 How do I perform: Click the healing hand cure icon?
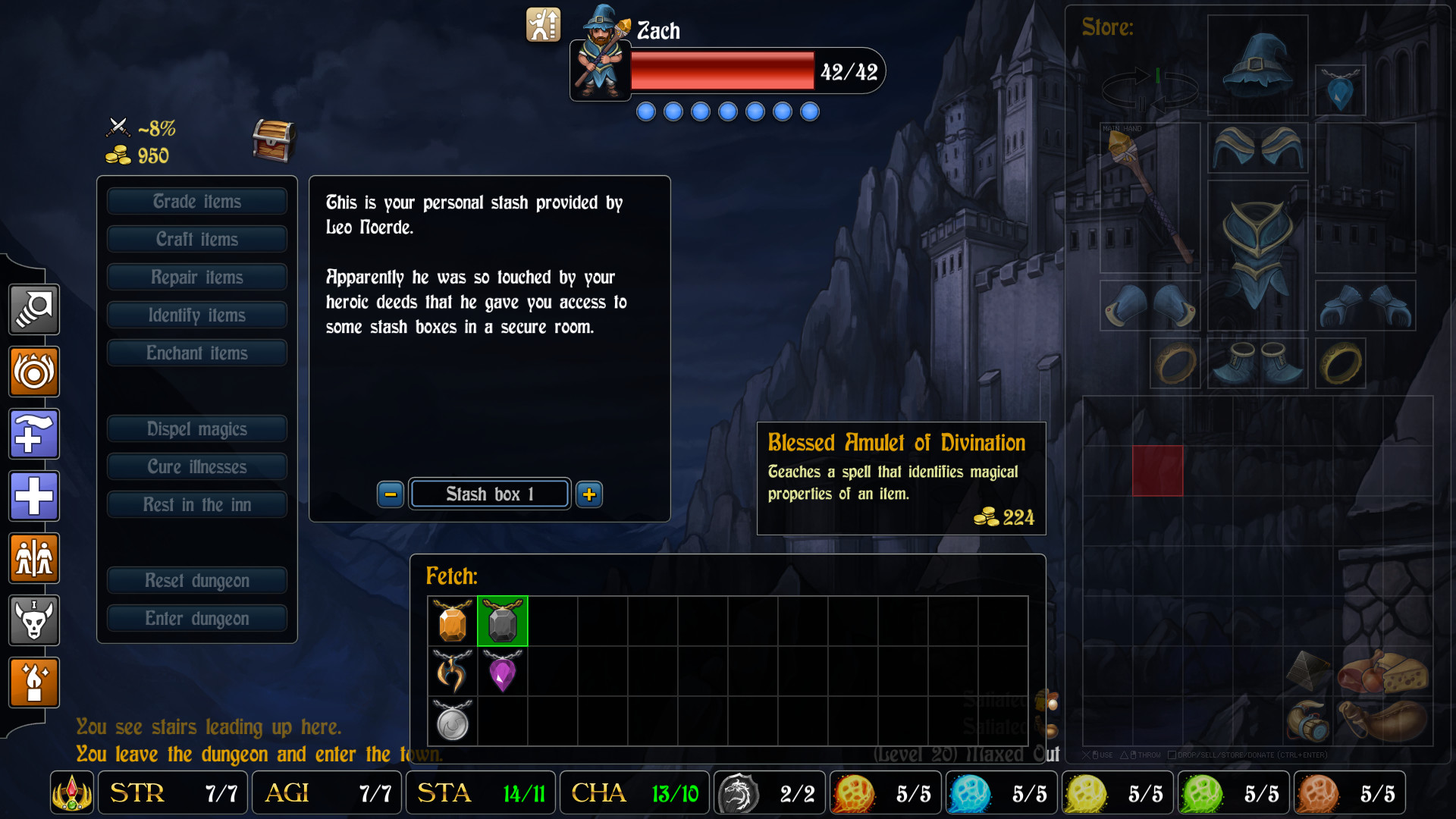(x=34, y=434)
